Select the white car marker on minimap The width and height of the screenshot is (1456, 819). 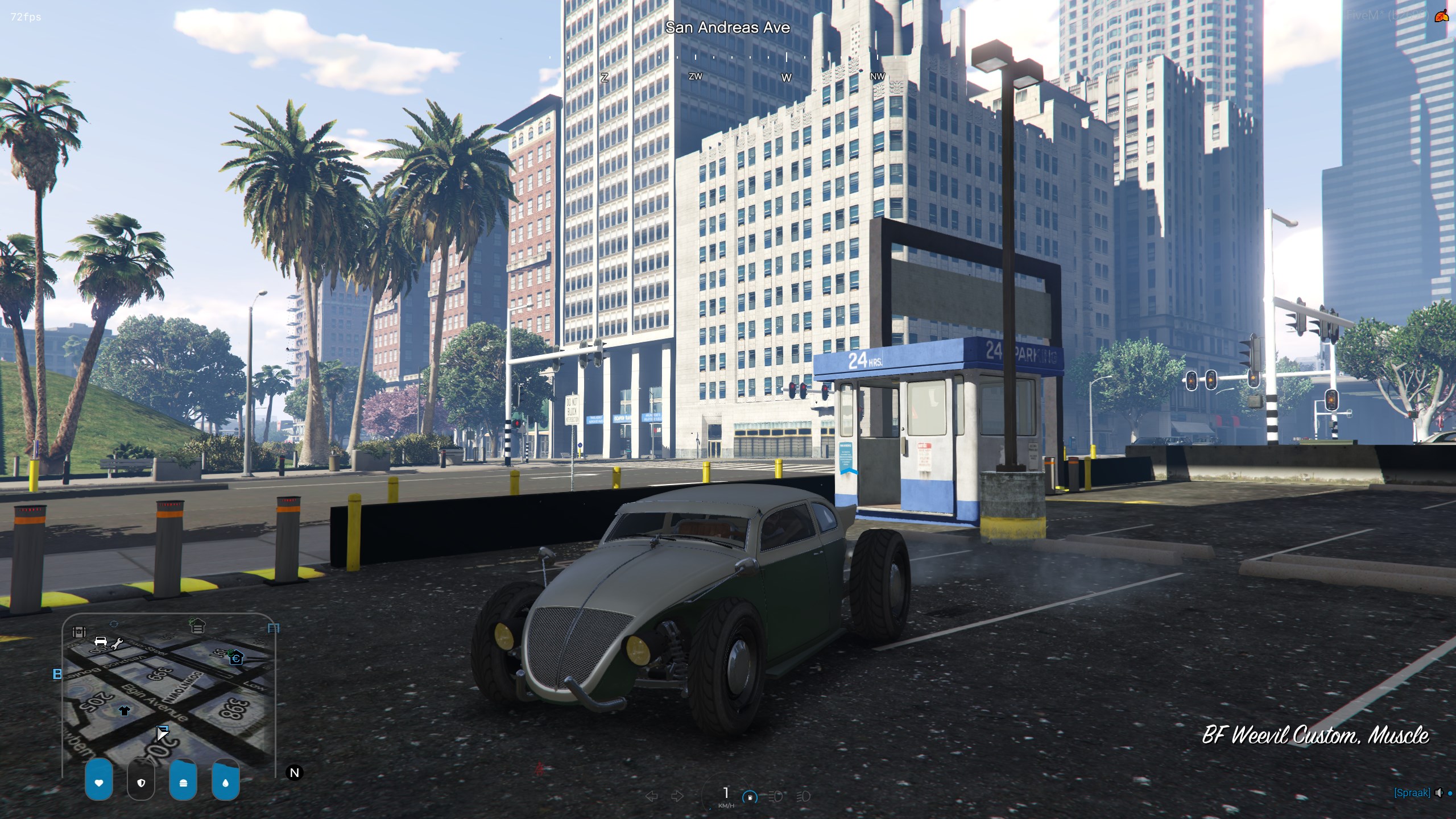(x=101, y=642)
